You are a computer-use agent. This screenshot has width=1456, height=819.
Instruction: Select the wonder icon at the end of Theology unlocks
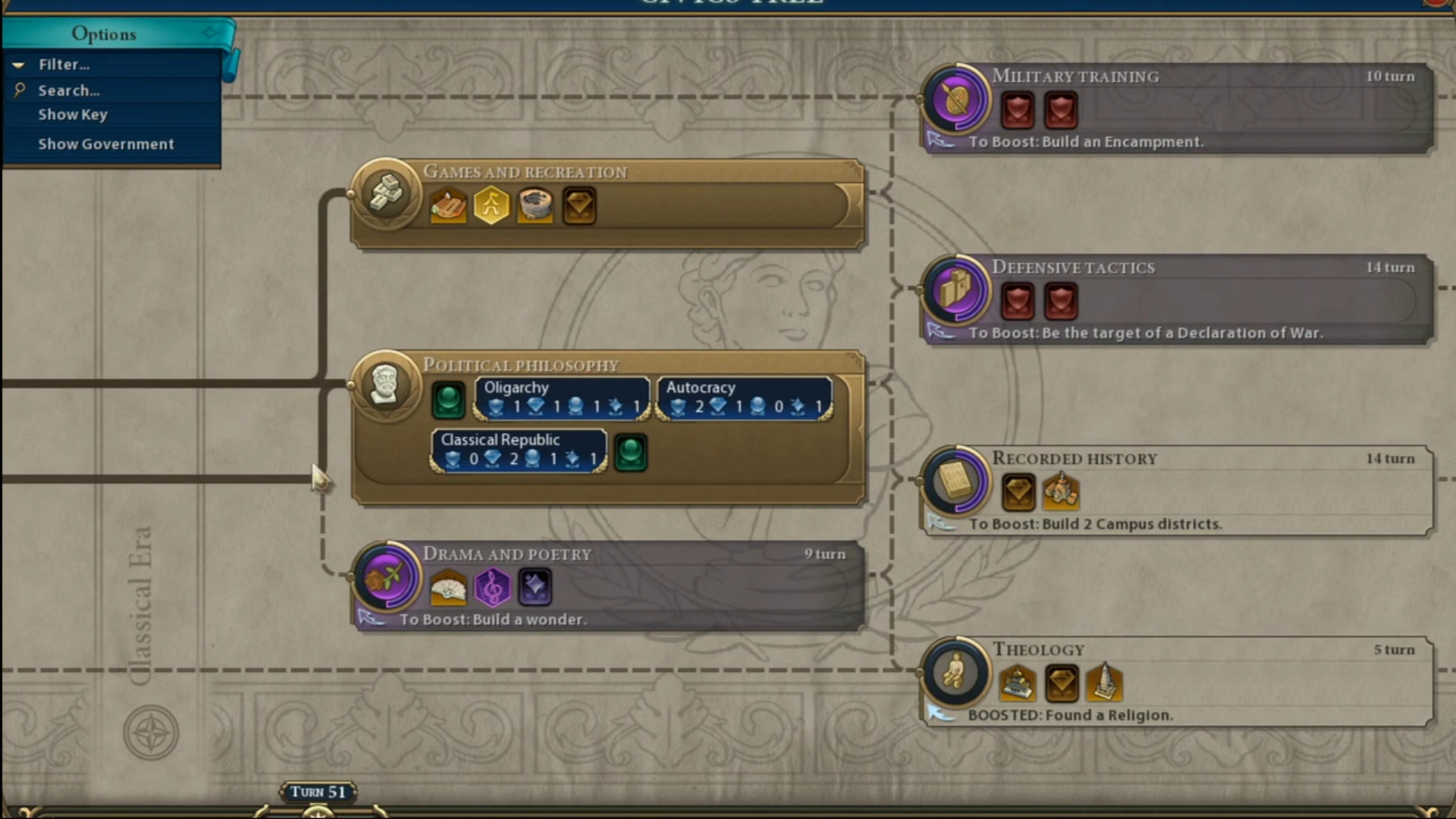coord(1105,682)
